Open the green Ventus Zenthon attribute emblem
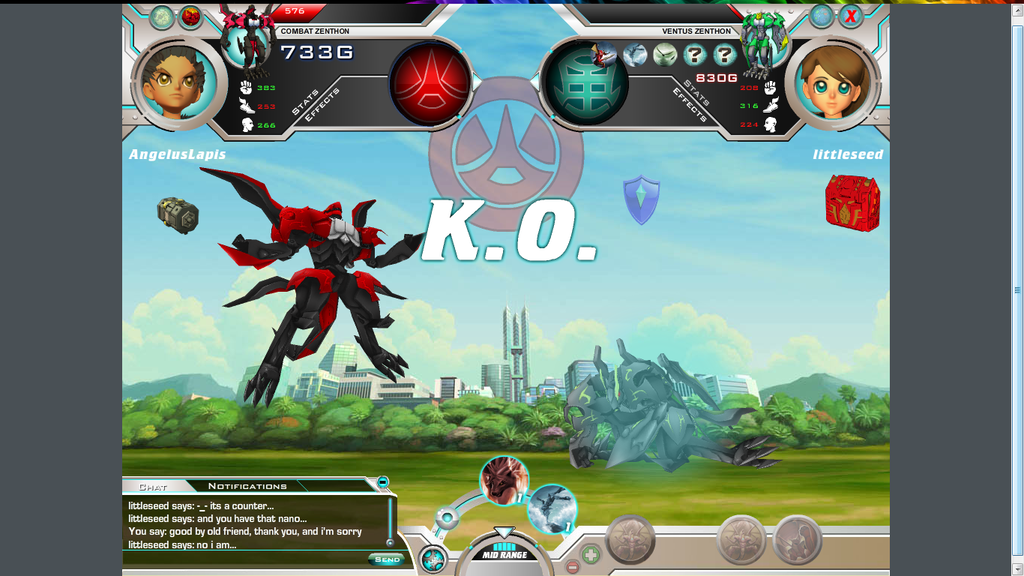 click(587, 84)
